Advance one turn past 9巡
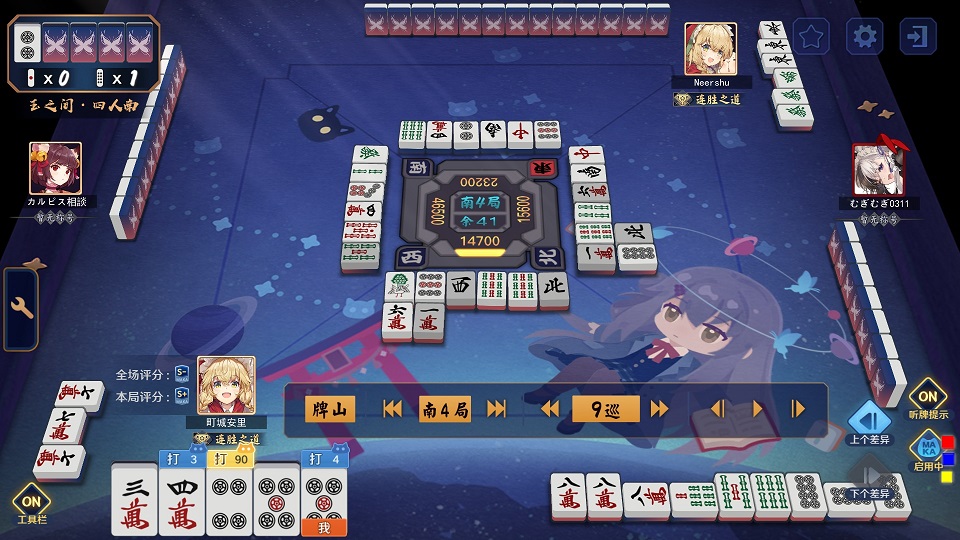The height and width of the screenshot is (540, 960). coord(659,409)
